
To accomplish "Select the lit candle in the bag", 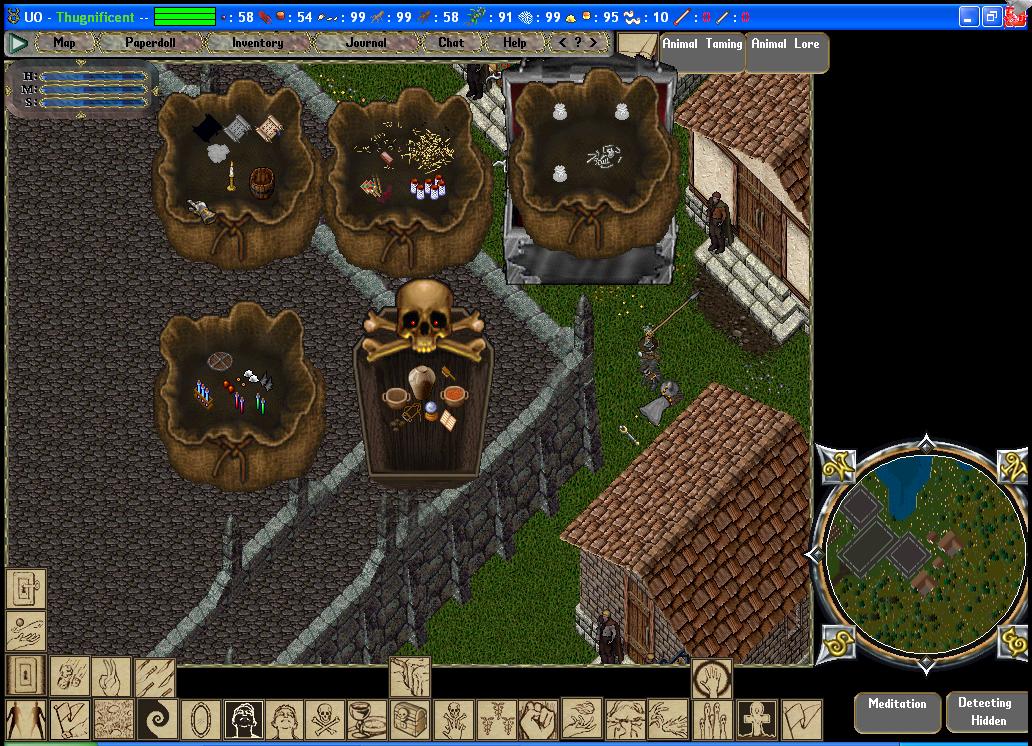I will click(x=232, y=176).
